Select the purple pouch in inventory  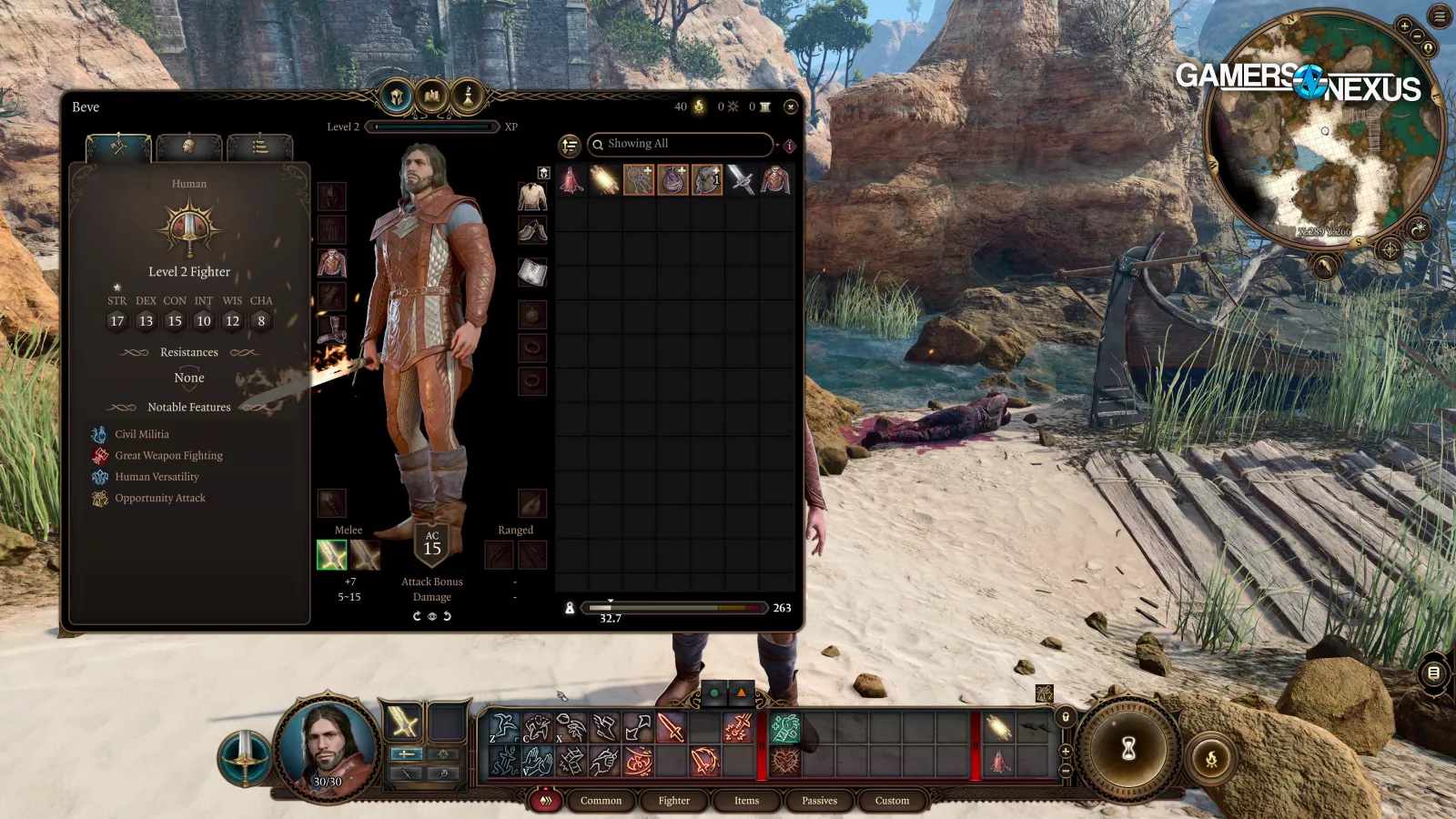[x=672, y=180]
